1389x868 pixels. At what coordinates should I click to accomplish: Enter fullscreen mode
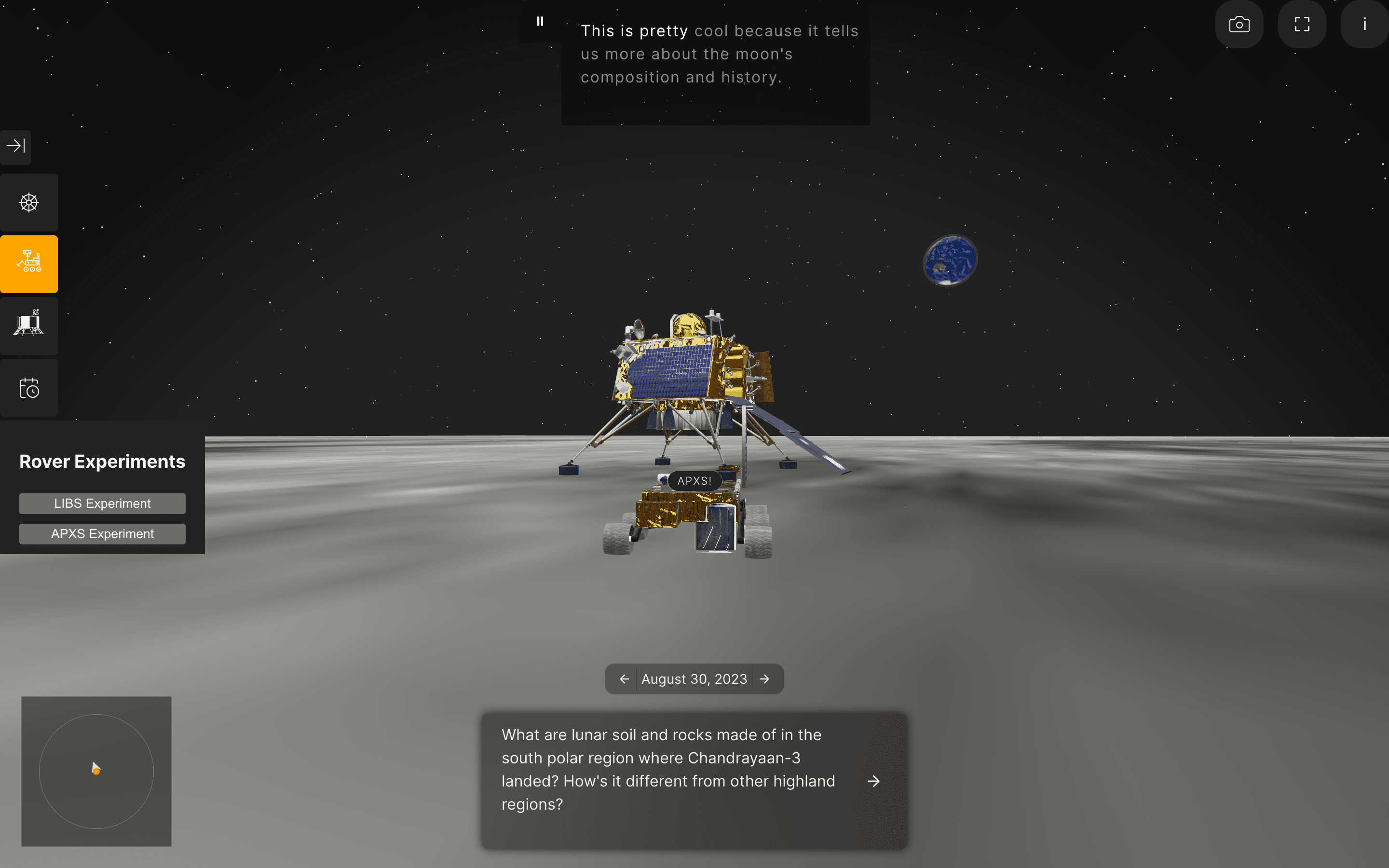click(x=1302, y=24)
